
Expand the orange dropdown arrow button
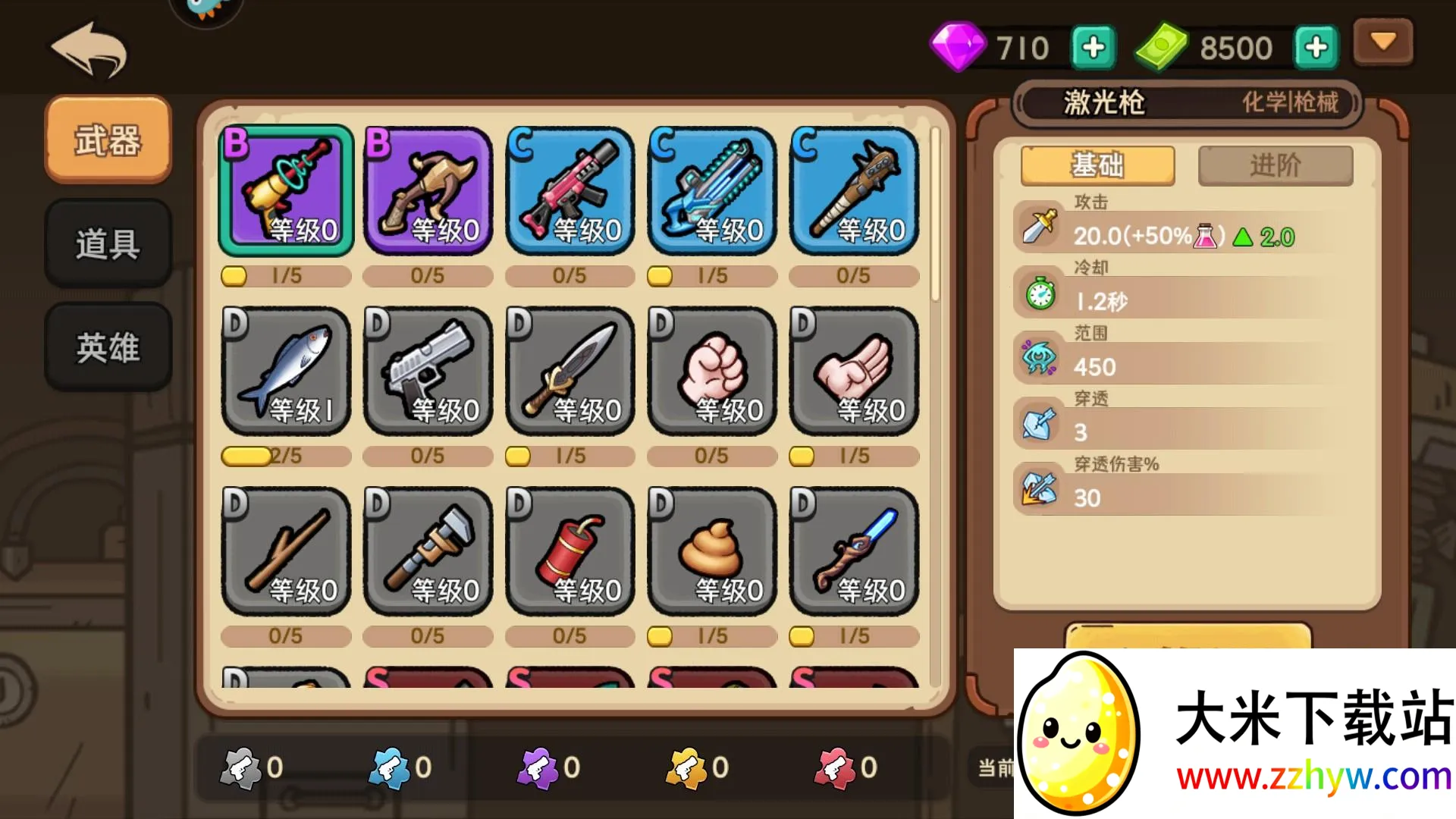pos(1383,42)
